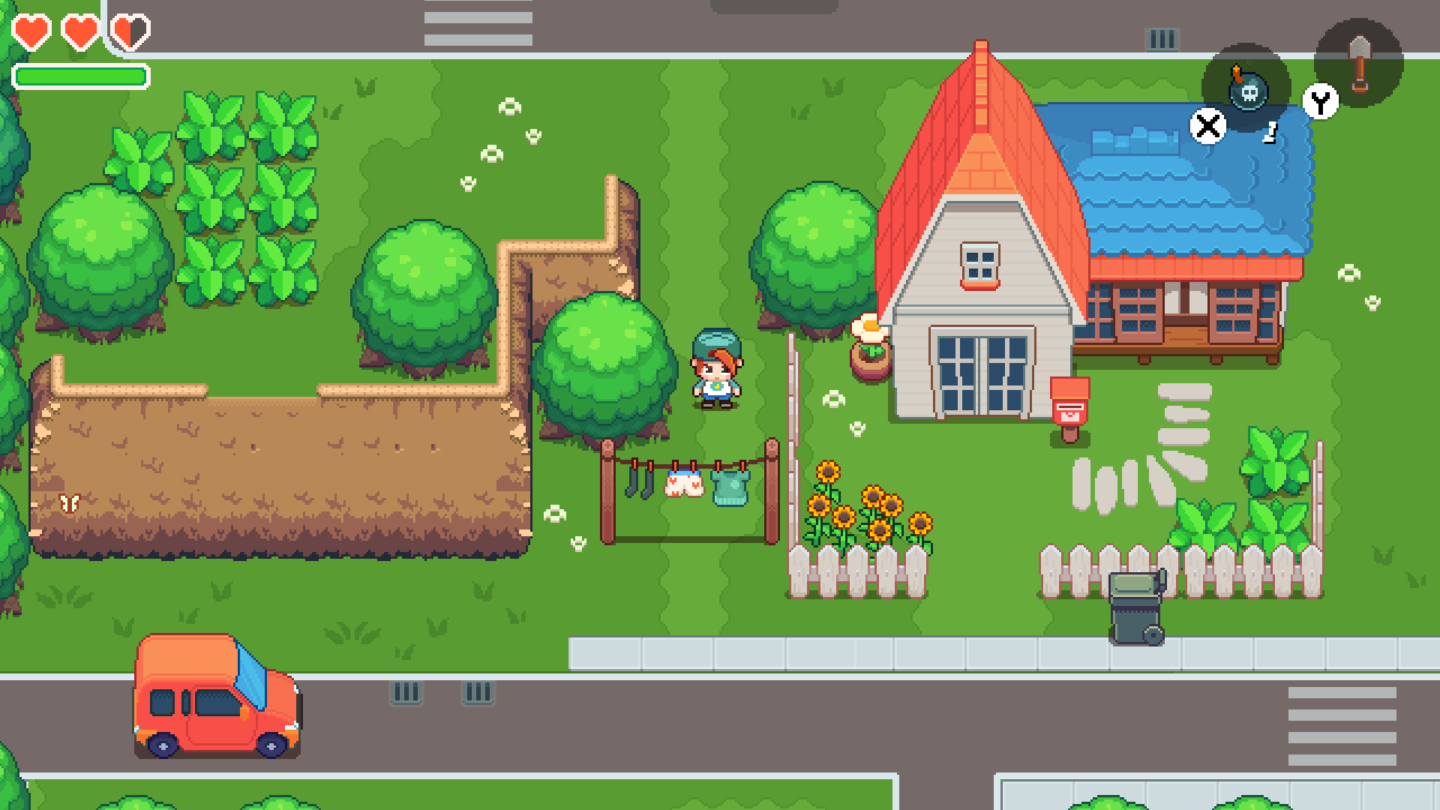
Task: Click the potted daisy beside the door
Action: [870, 345]
